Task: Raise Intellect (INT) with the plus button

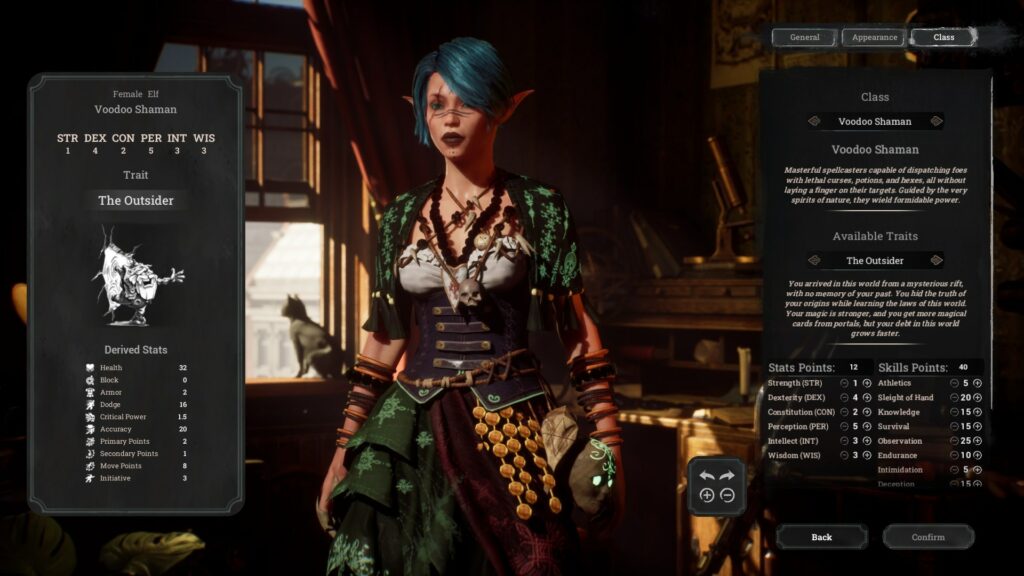Action: (866, 441)
